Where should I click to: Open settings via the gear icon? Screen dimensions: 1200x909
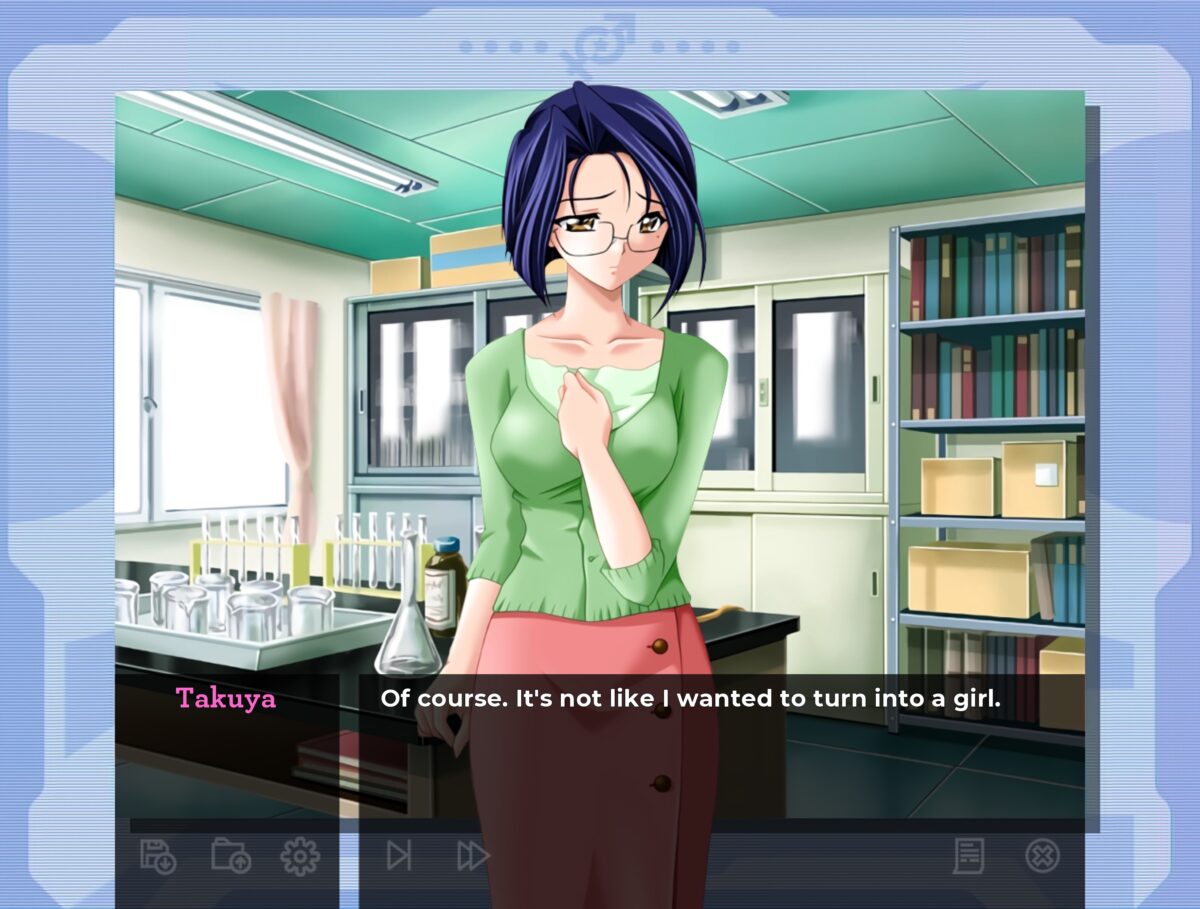coord(300,856)
